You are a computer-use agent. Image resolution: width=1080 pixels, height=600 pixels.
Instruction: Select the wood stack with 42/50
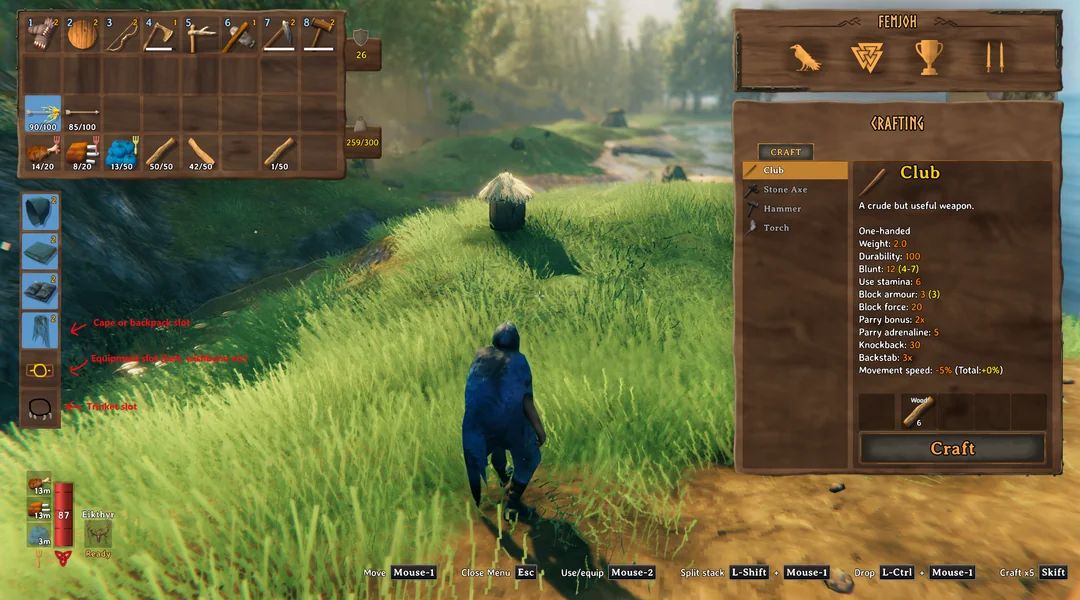[x=201, y=152]
